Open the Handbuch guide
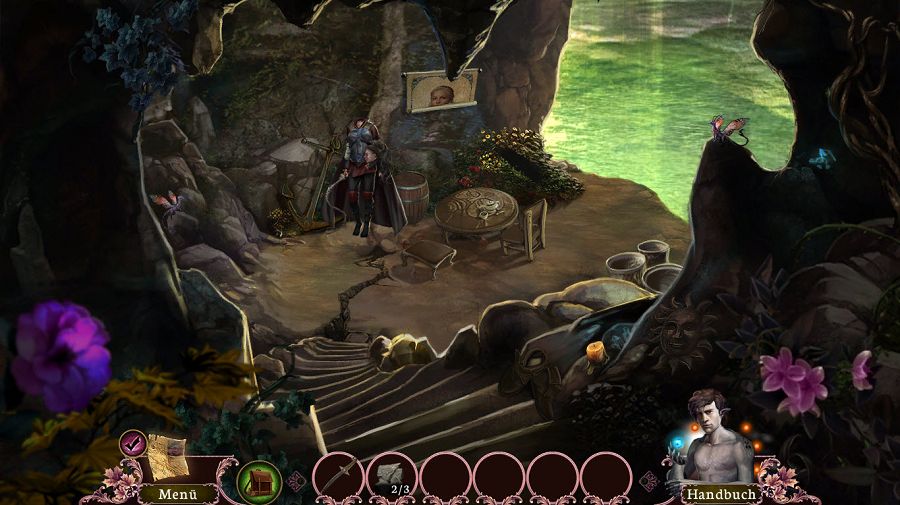This screenshot has height=505, width=900. point(719,493)
